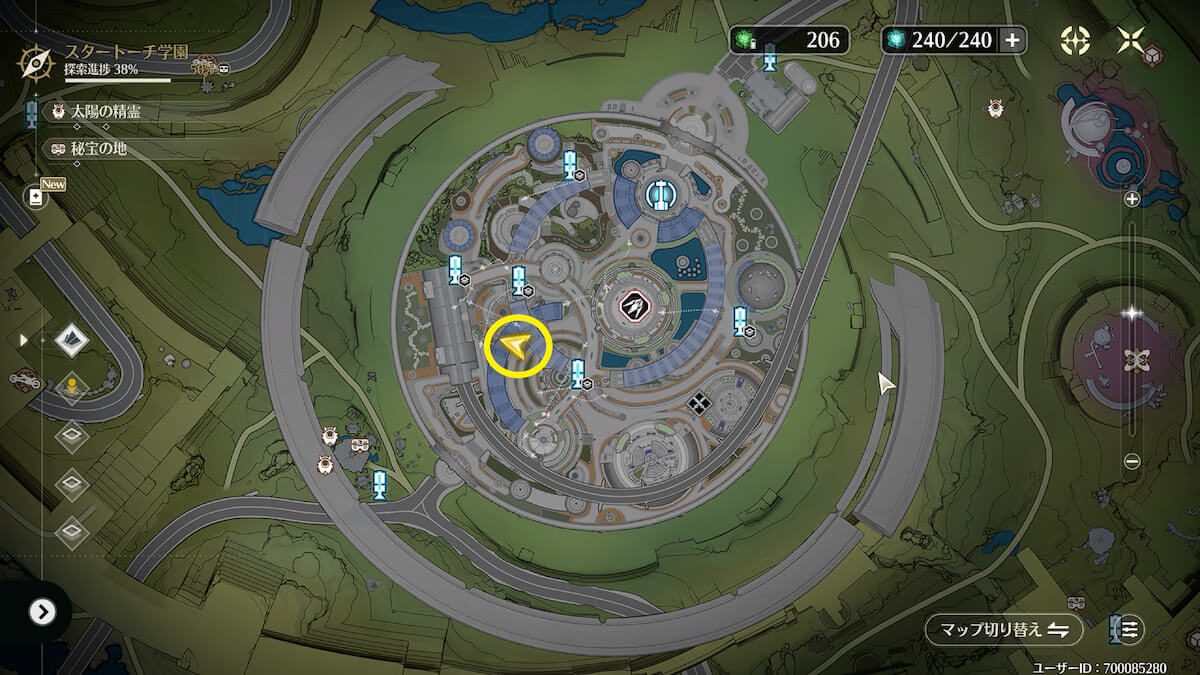The width and height of the screenshot is (1200, 675).
Task: Select the floor layer with yellow player marker
Action: (71, 386)
